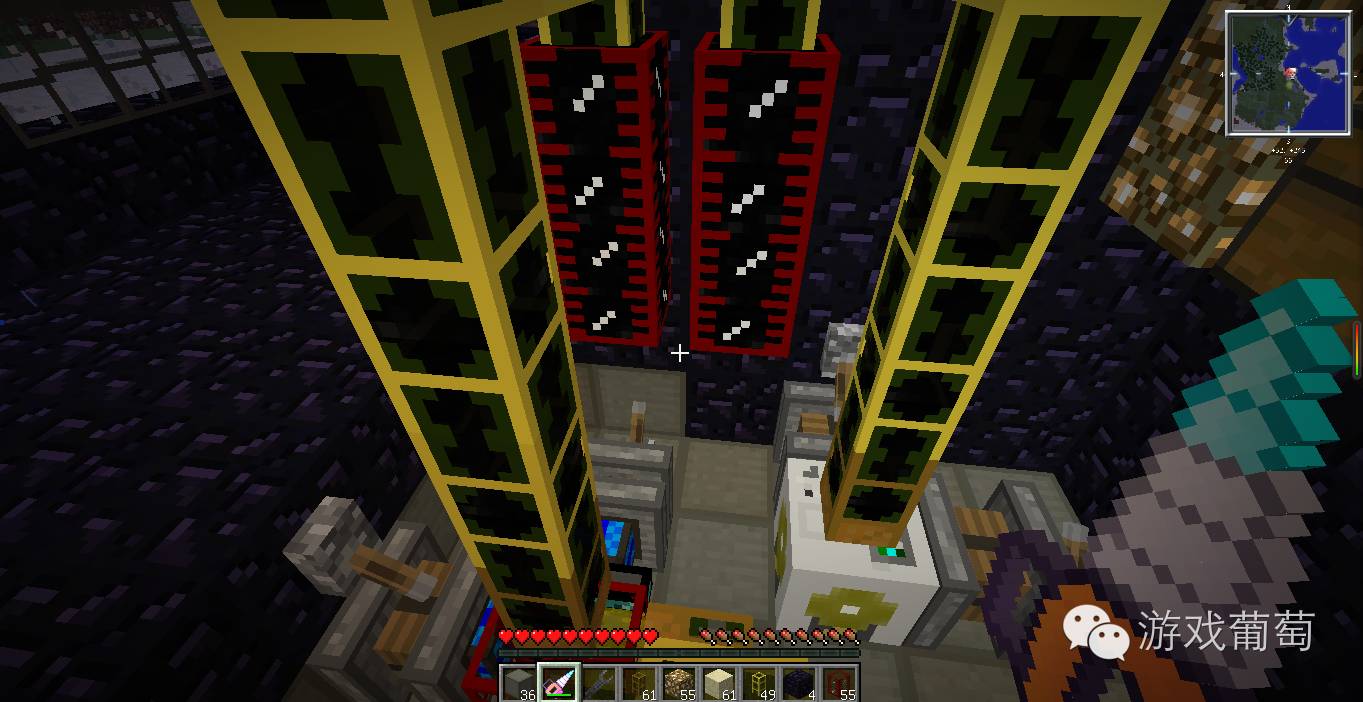Select the gray stone block stack of 36
The image size is (1363, 702).
518,684
